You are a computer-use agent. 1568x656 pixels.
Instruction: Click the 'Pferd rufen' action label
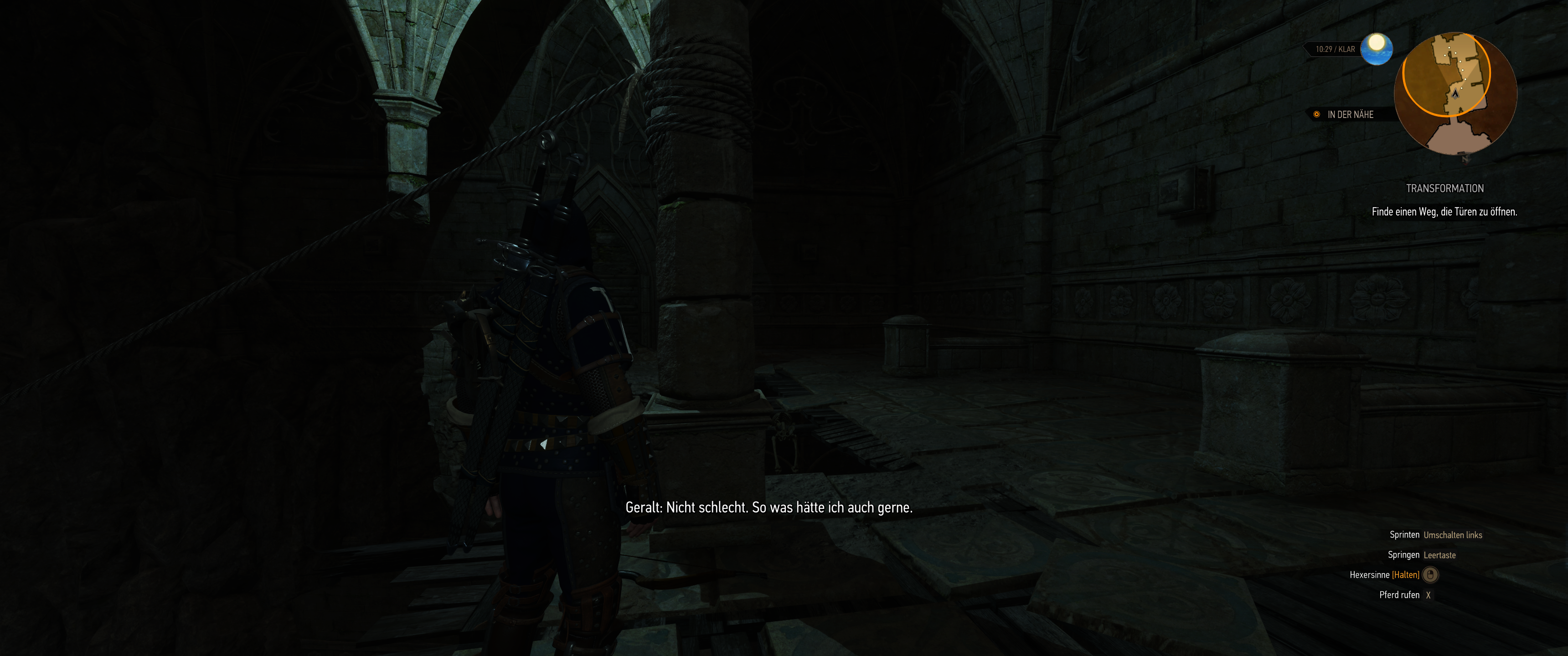1400,594
